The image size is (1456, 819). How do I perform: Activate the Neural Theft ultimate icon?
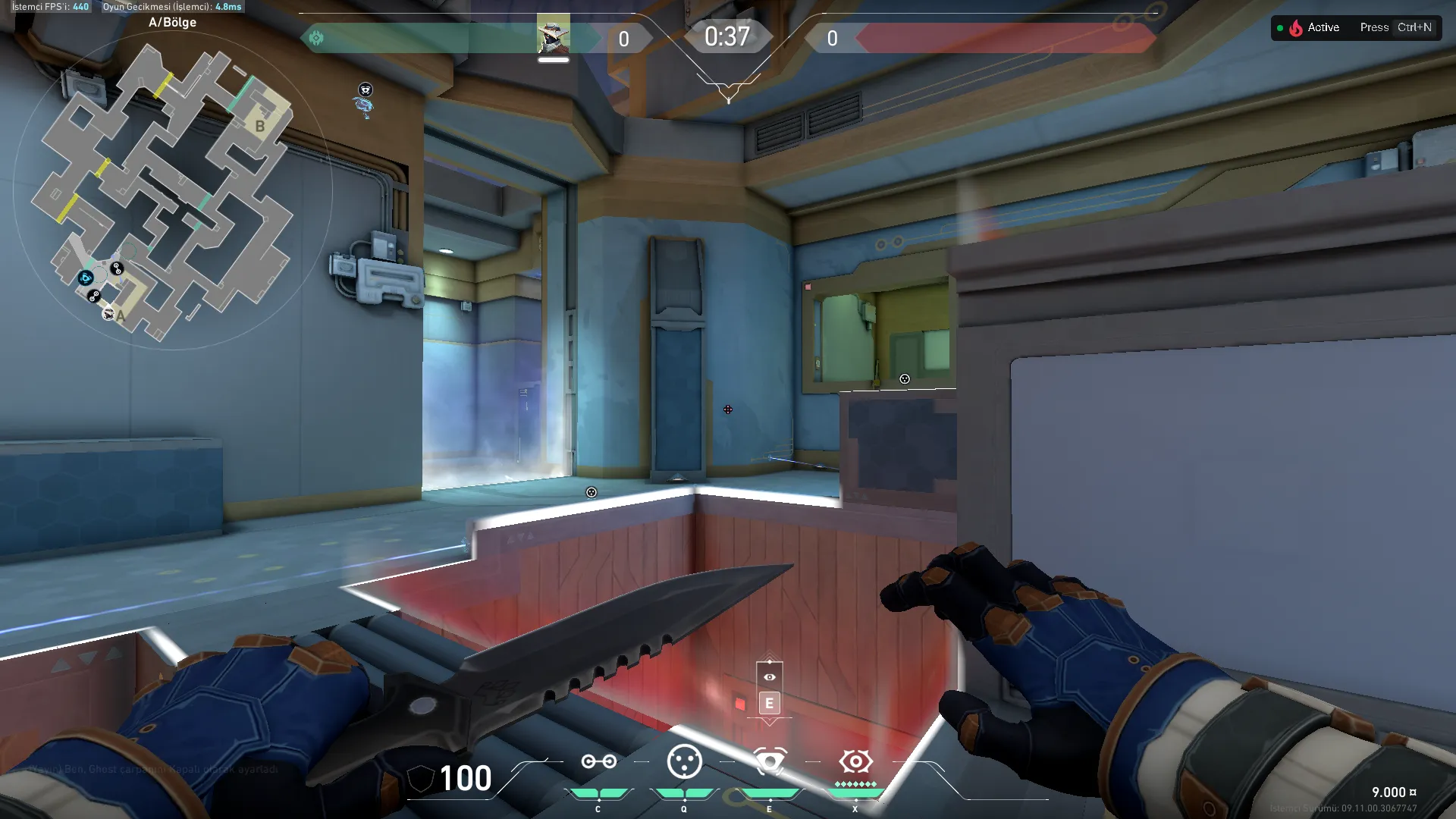pos(855,761)
